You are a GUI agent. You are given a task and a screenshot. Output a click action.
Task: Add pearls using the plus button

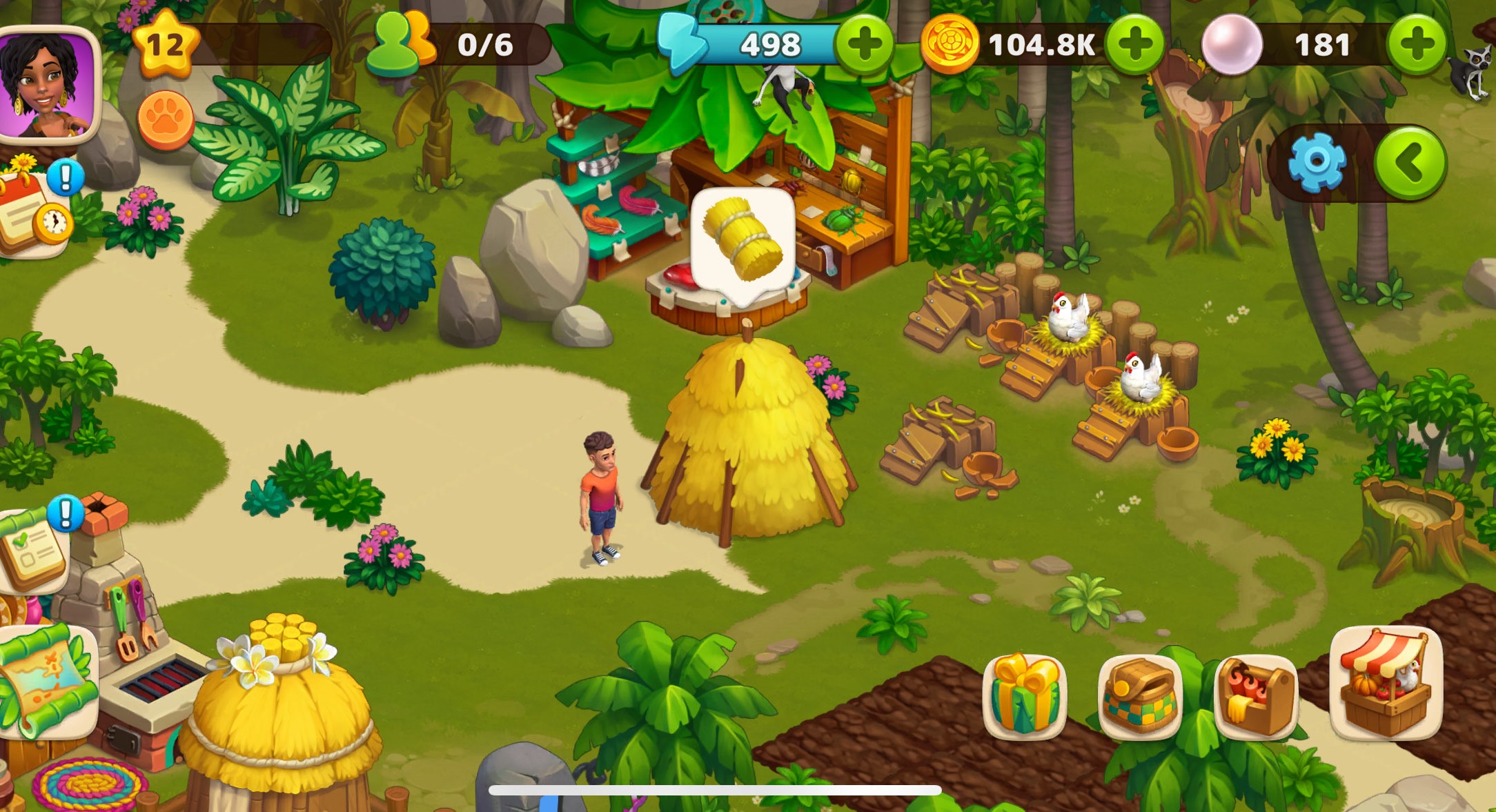[1417, 45]
